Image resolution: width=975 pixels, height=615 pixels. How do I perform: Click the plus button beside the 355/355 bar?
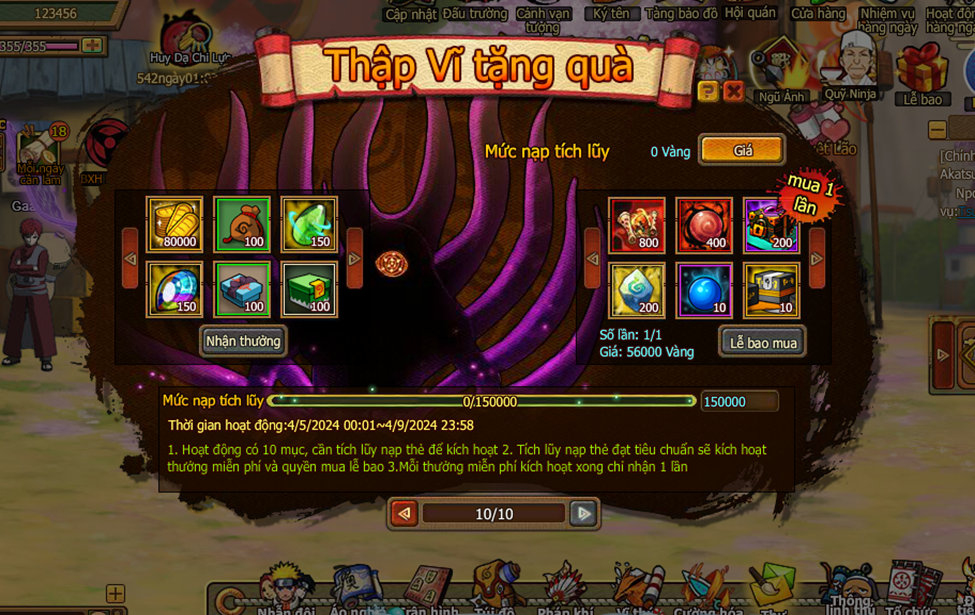tap(92, 46)
